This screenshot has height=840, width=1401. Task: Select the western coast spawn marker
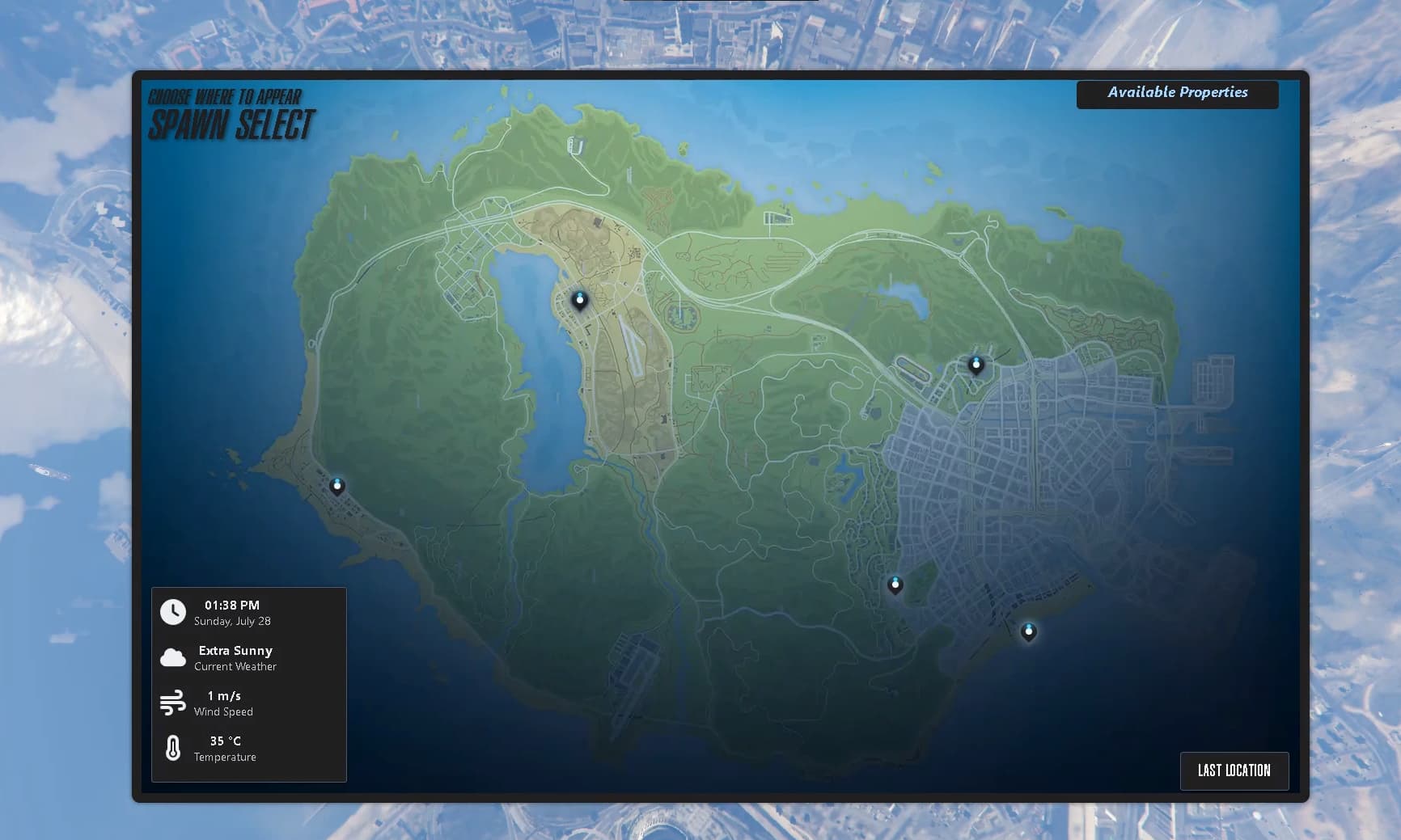tap(337, 485)
